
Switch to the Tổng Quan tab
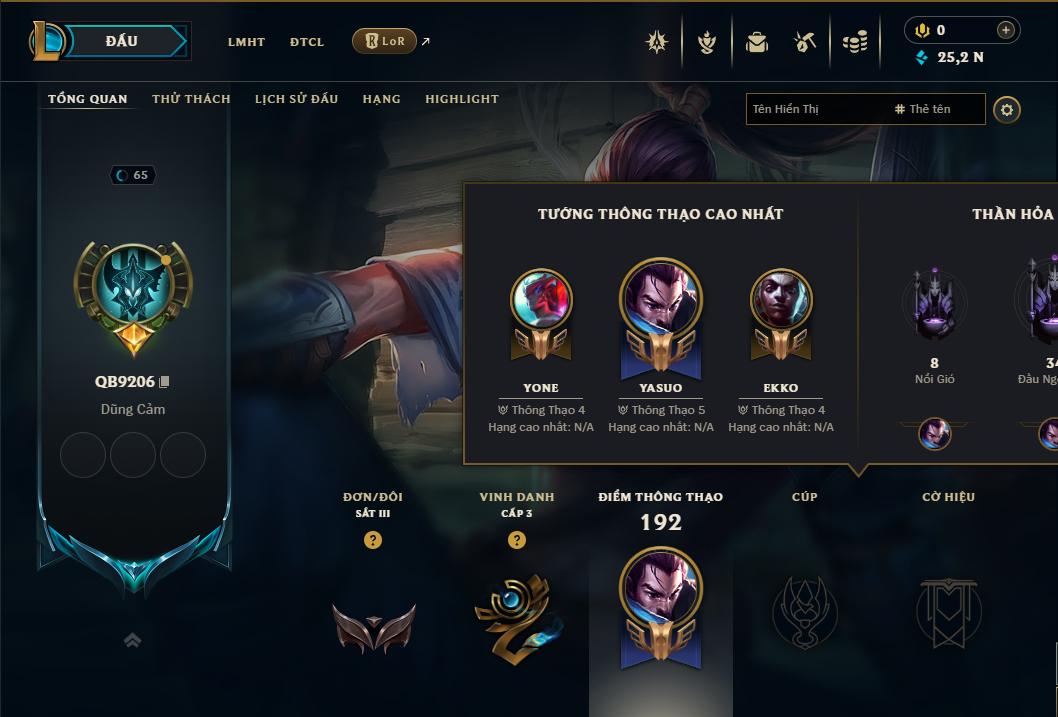coord(88,99)
